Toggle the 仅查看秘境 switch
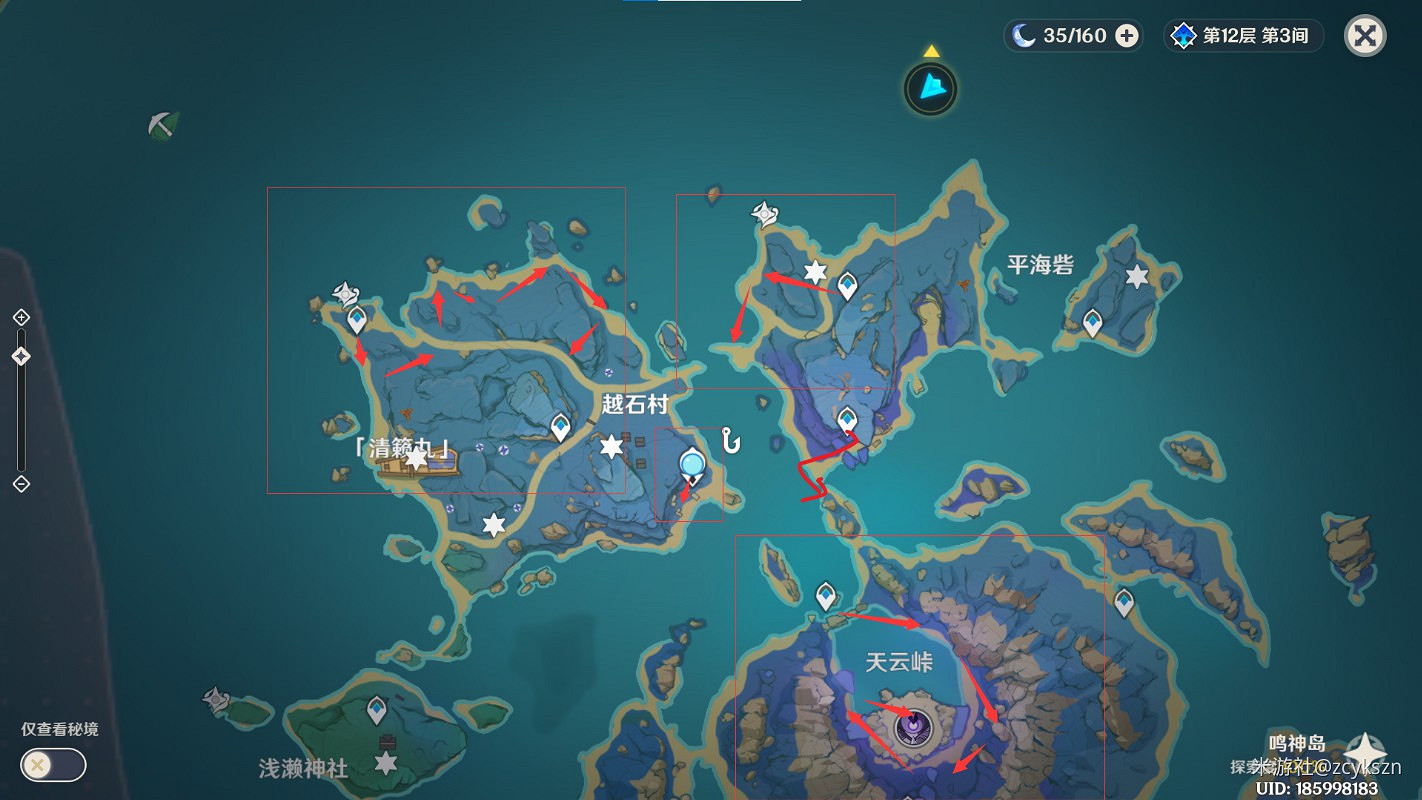The height and width of the screenshot is (800, 1422). coord(51,764)
